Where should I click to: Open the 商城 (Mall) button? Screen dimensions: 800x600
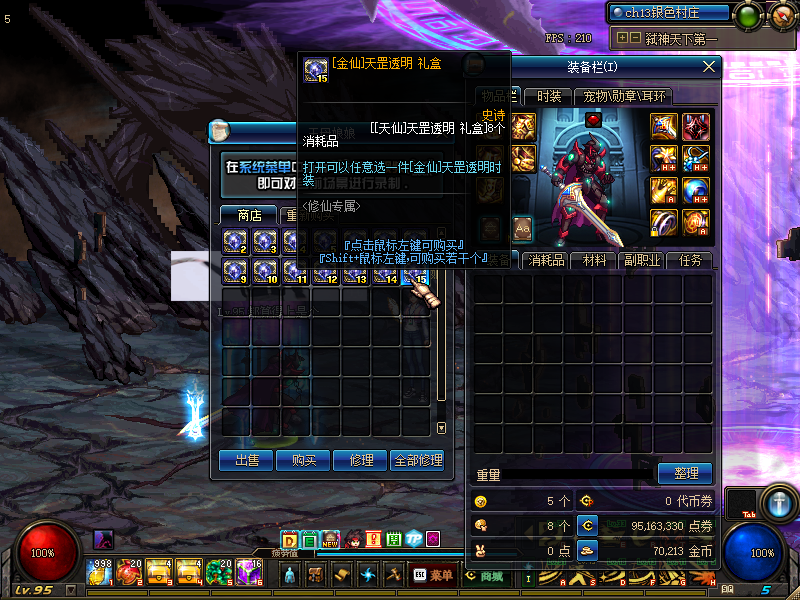tap(486, 575)
